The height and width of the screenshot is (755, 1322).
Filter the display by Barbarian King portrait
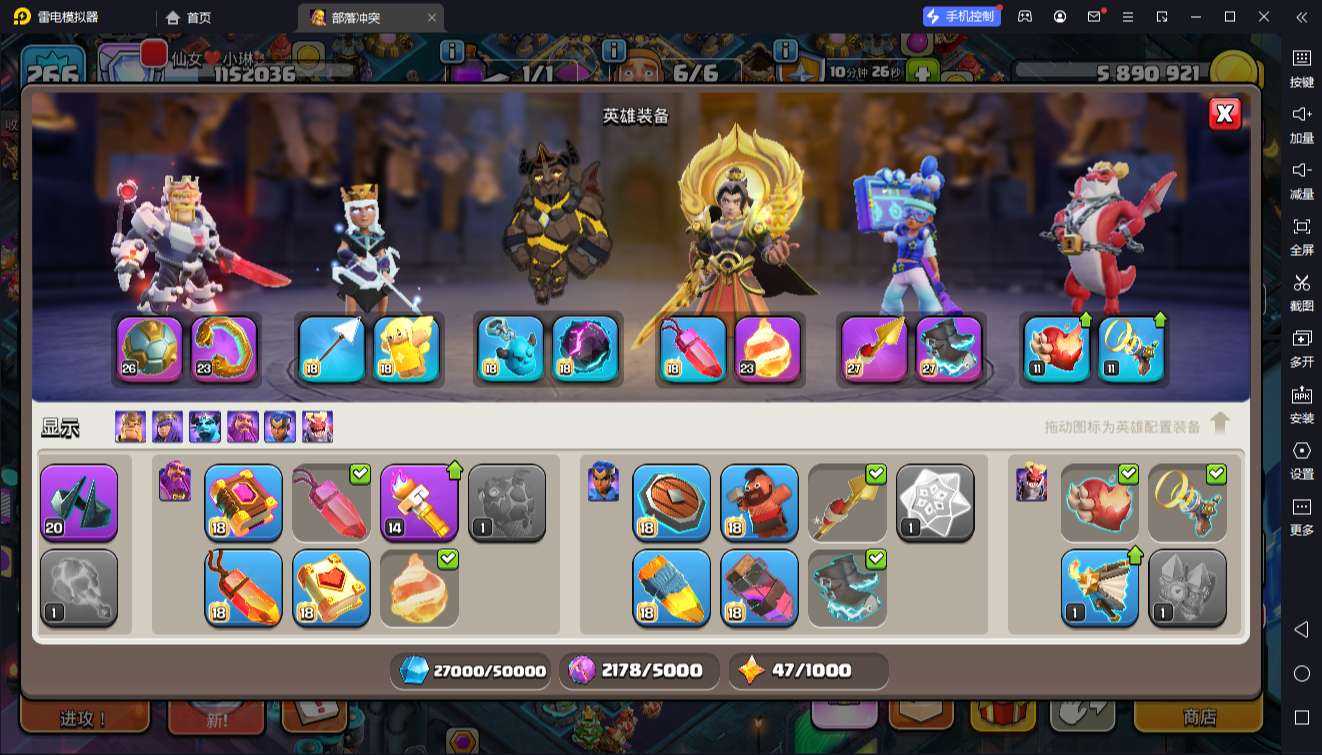pyautogui.click(x=130, y=427)
